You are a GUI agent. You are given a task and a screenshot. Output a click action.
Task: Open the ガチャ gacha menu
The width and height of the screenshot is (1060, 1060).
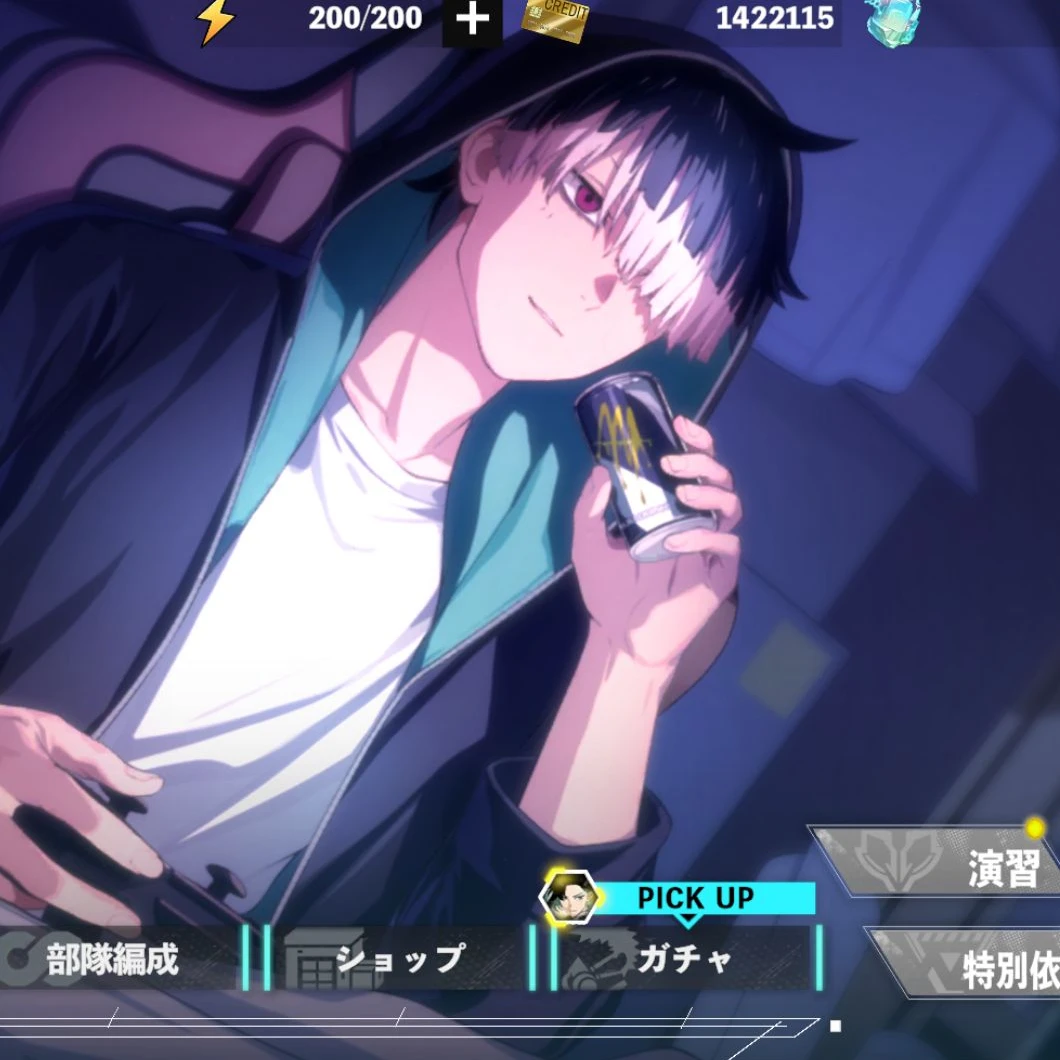[x=686, y=958]
